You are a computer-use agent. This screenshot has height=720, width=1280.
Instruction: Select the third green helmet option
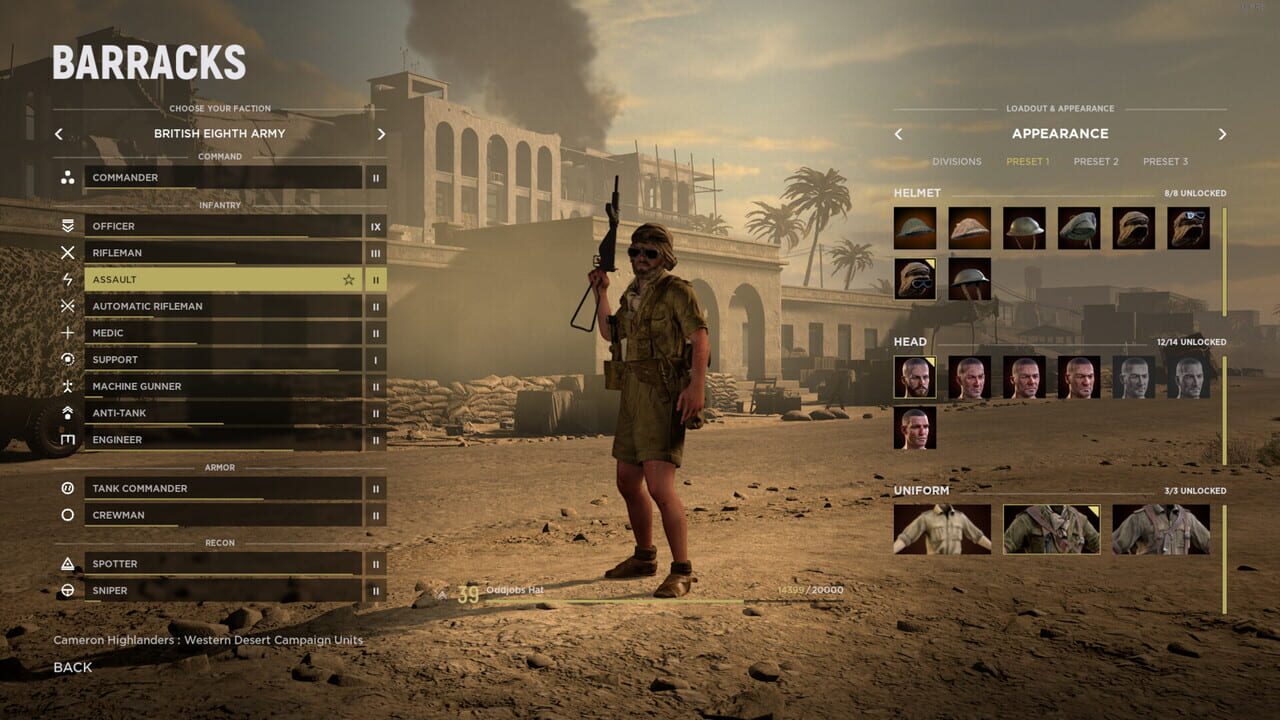[1024, 227]
